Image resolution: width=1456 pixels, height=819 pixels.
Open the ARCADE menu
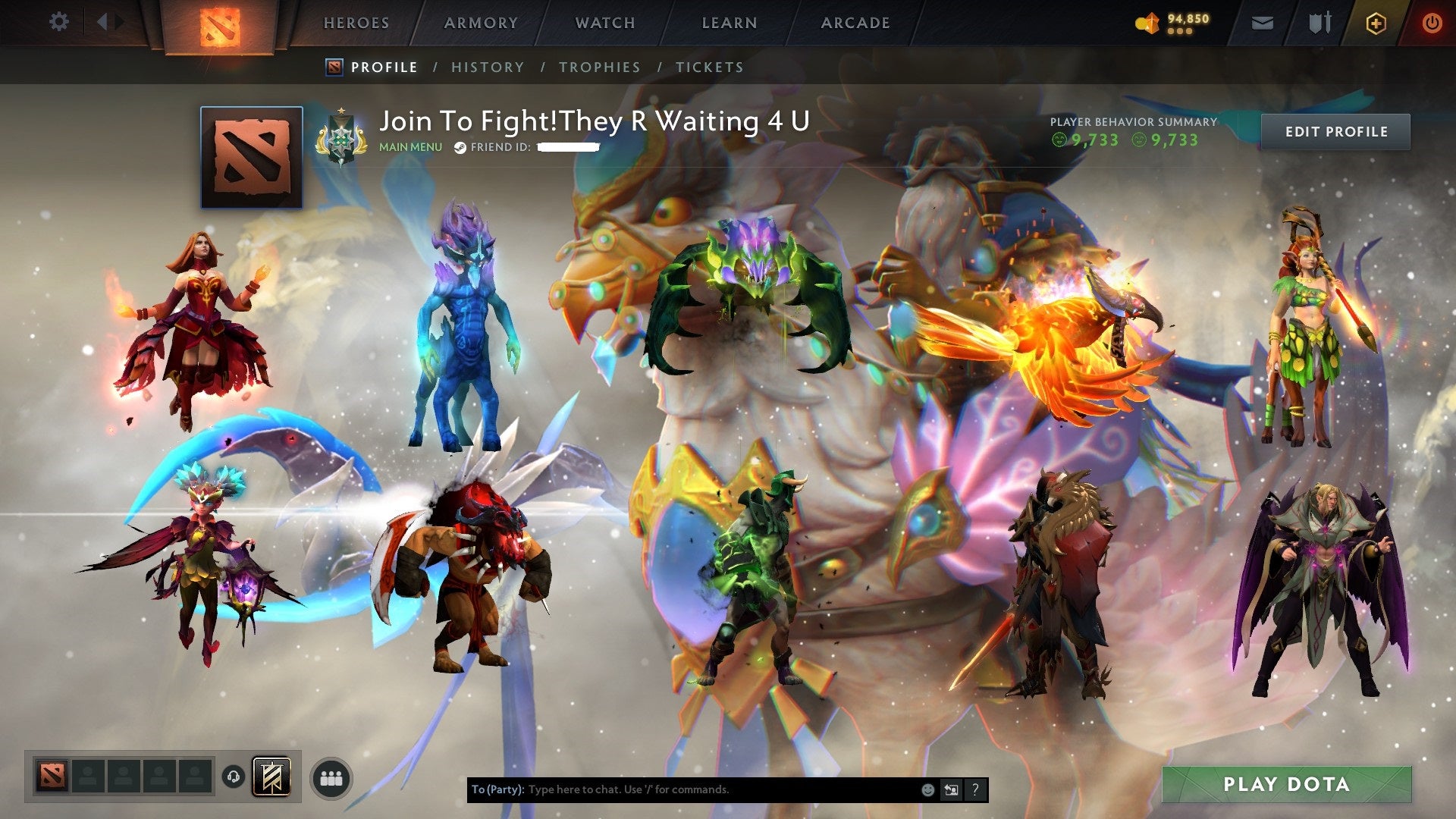[855, 23]
